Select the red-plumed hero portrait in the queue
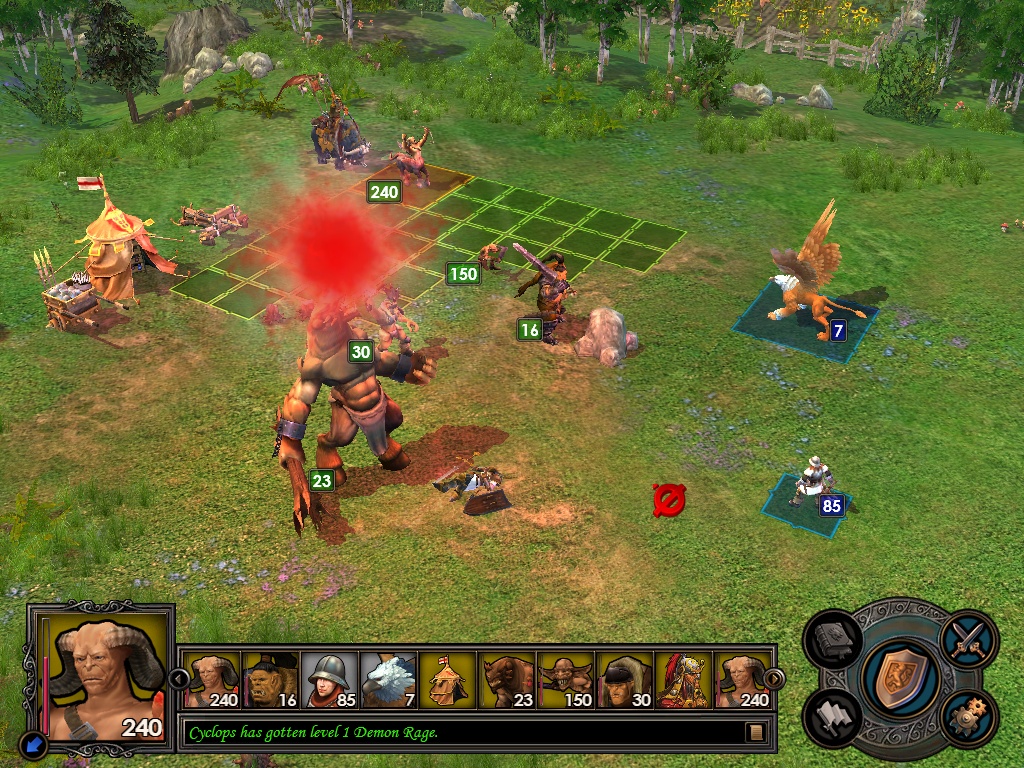The height and width of the screenshot is (768, 1024). point(683,680)
